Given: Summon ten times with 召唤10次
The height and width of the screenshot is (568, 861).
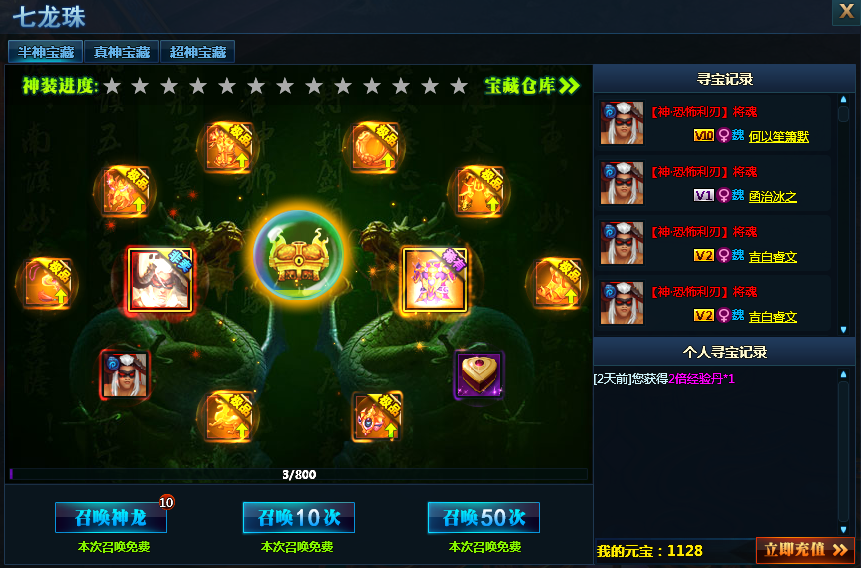Looking at the screenshot, I should 298,517.
